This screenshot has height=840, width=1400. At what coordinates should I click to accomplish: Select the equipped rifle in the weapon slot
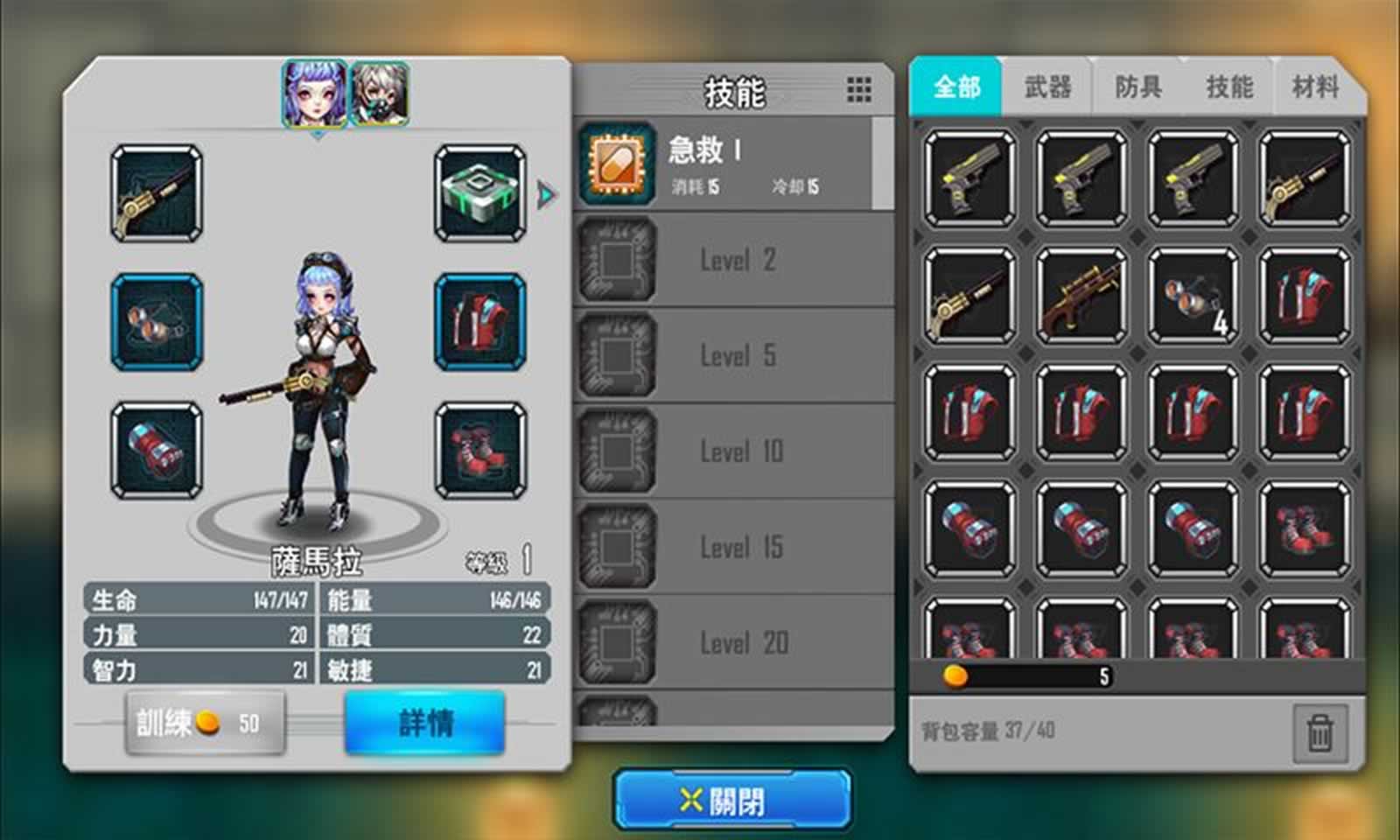154,194
